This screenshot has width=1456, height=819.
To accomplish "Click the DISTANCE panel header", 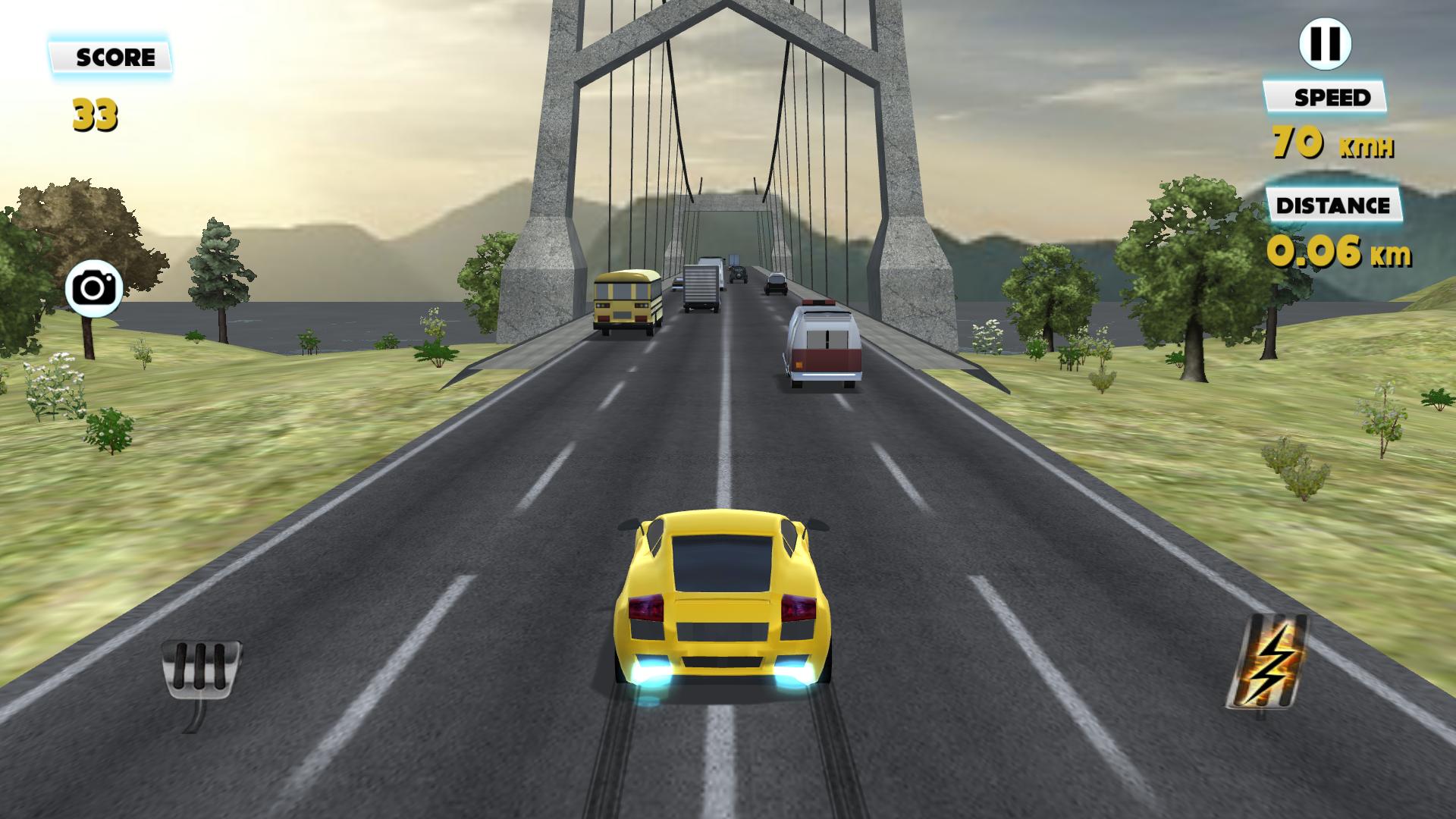I will click(x=1333, y=203).
